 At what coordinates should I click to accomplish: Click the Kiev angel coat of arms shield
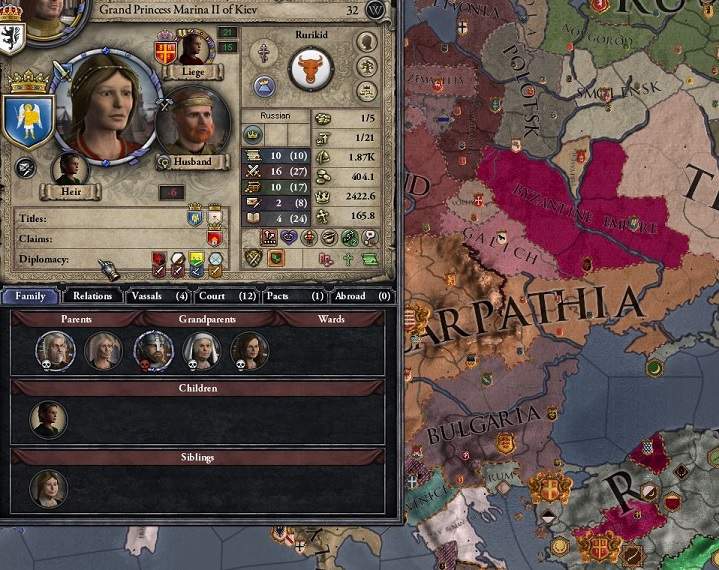point(28,118)
